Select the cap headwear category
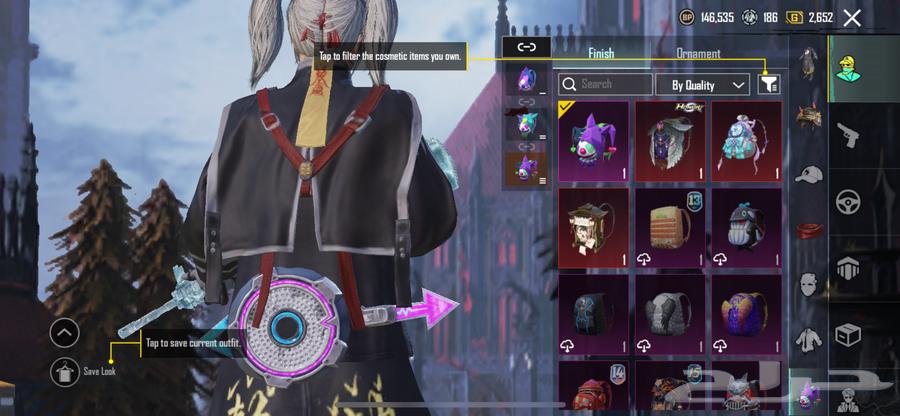This screenshot has width=900, height=416. [808, 173]
